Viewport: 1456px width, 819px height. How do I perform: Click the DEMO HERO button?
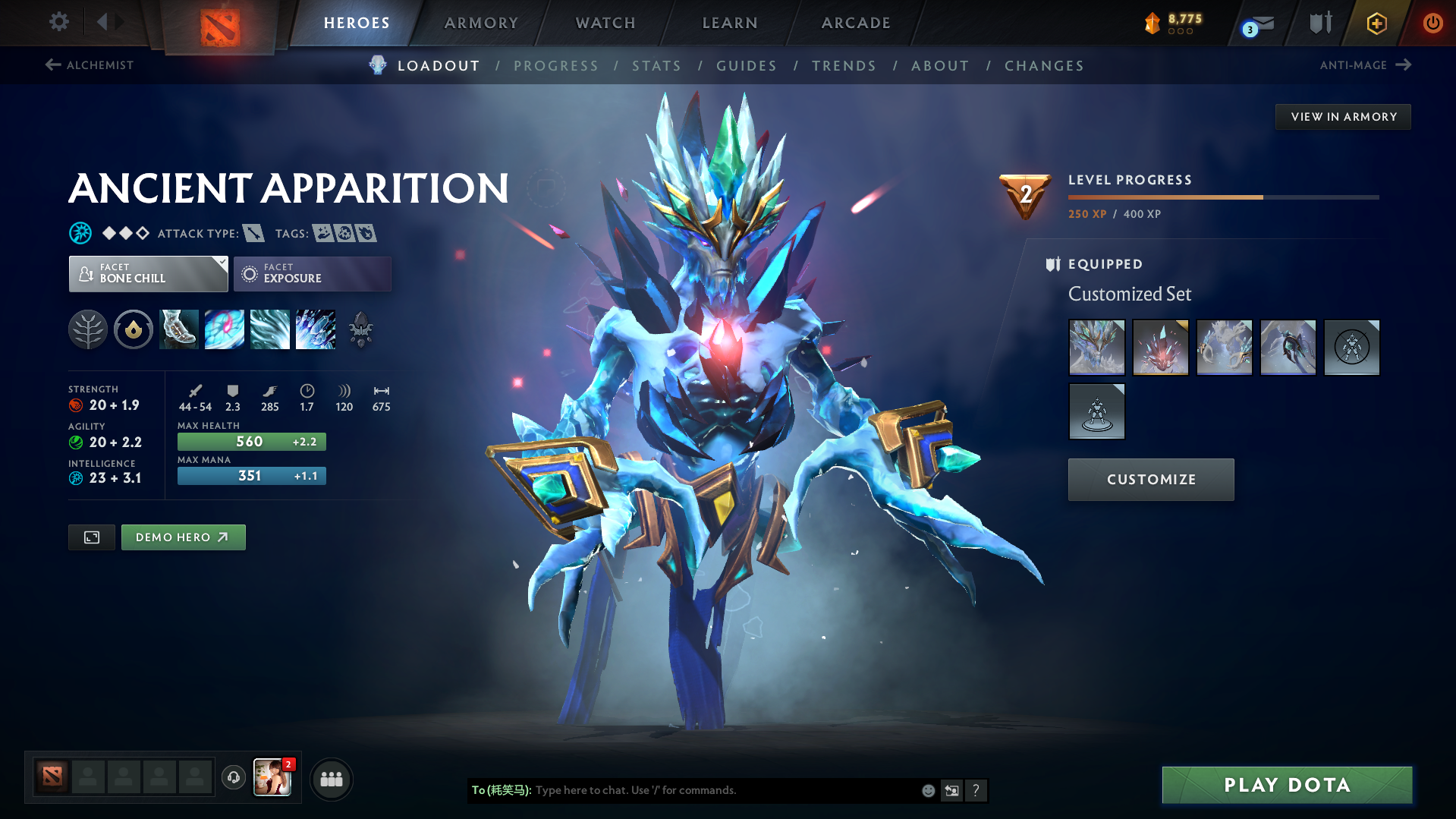point(183,537)
